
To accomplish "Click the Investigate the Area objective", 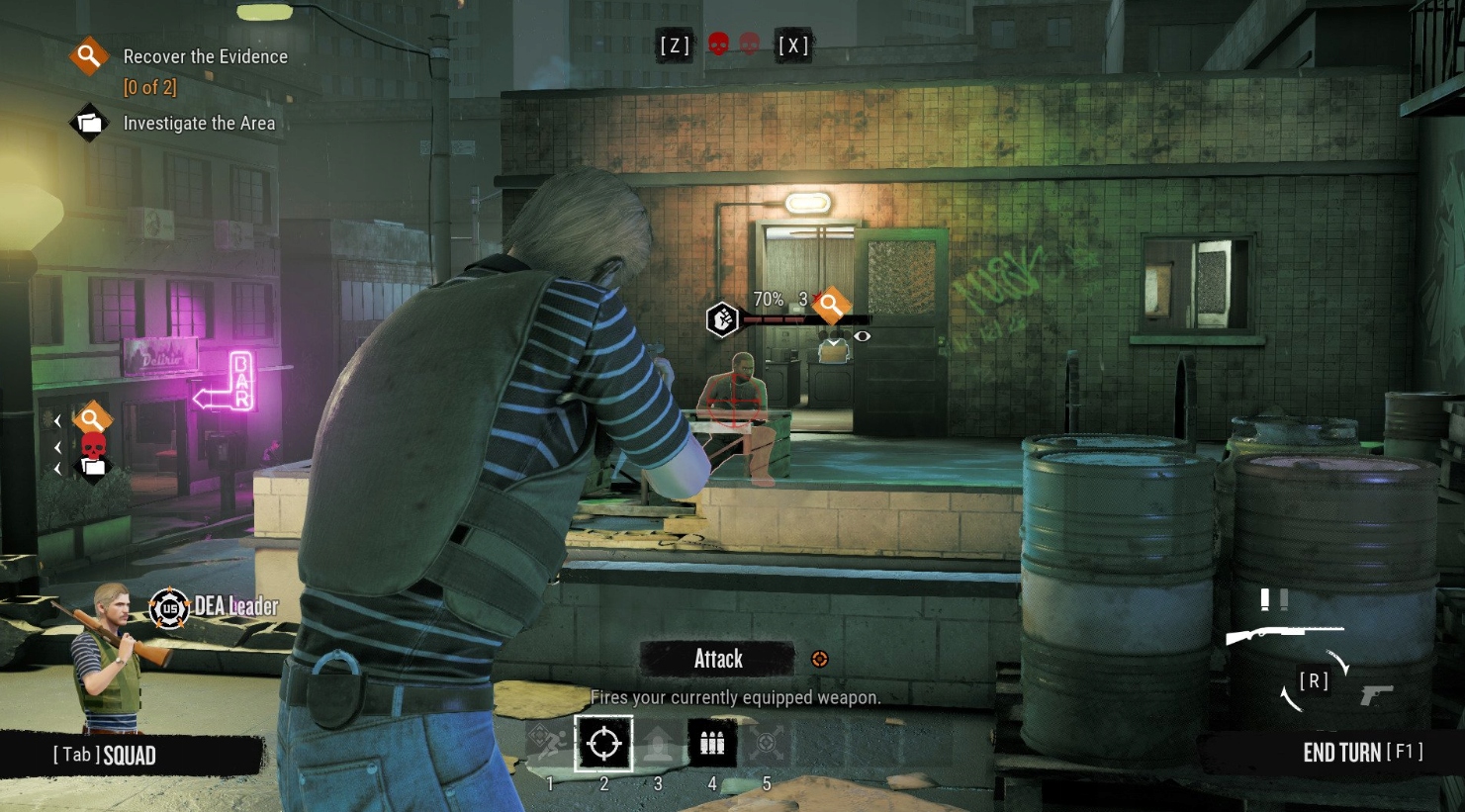I will click(x=199, y=124).
